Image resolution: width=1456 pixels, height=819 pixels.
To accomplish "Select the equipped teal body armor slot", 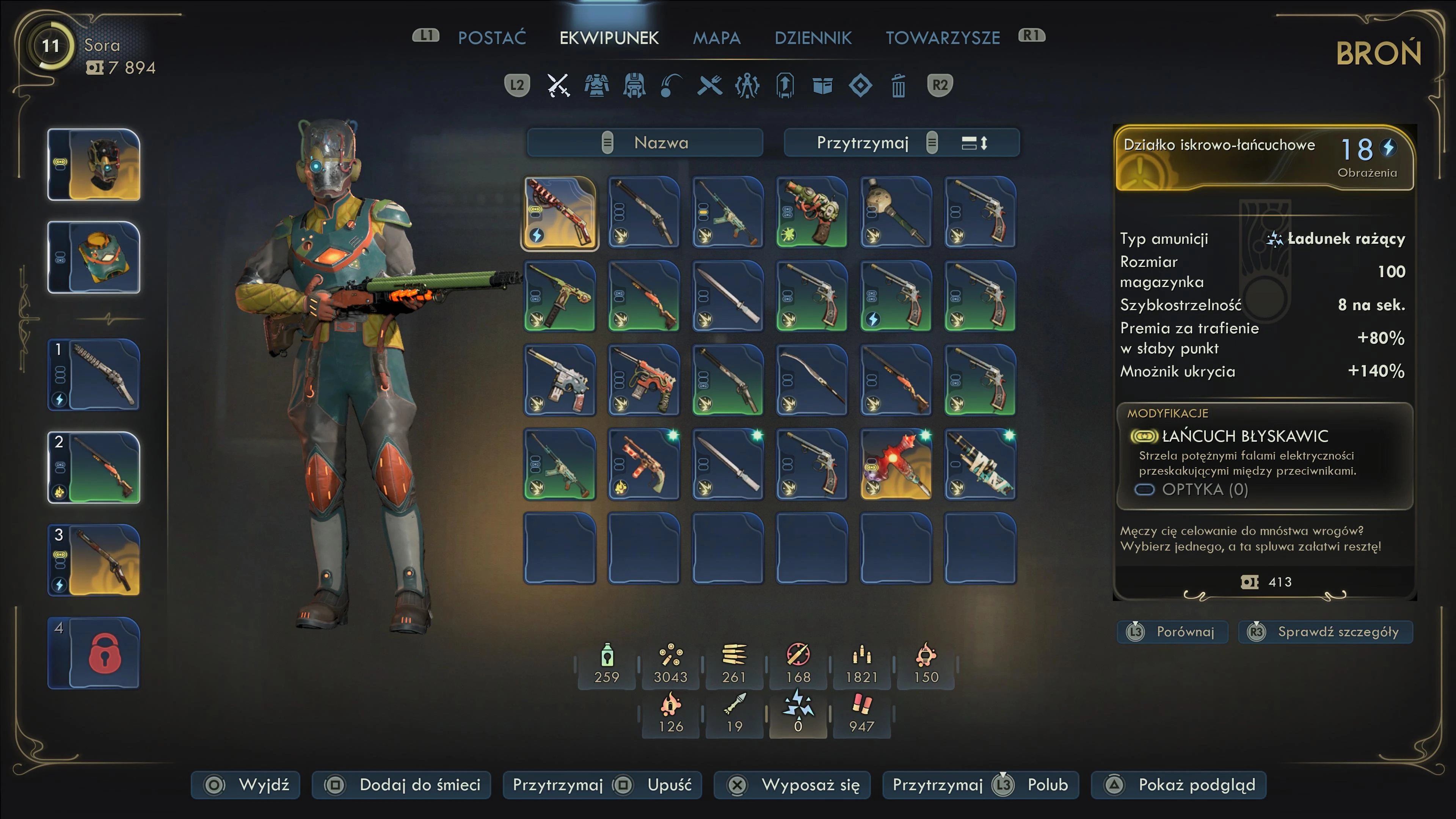I will pyautogui.click(x=94, y=257).
